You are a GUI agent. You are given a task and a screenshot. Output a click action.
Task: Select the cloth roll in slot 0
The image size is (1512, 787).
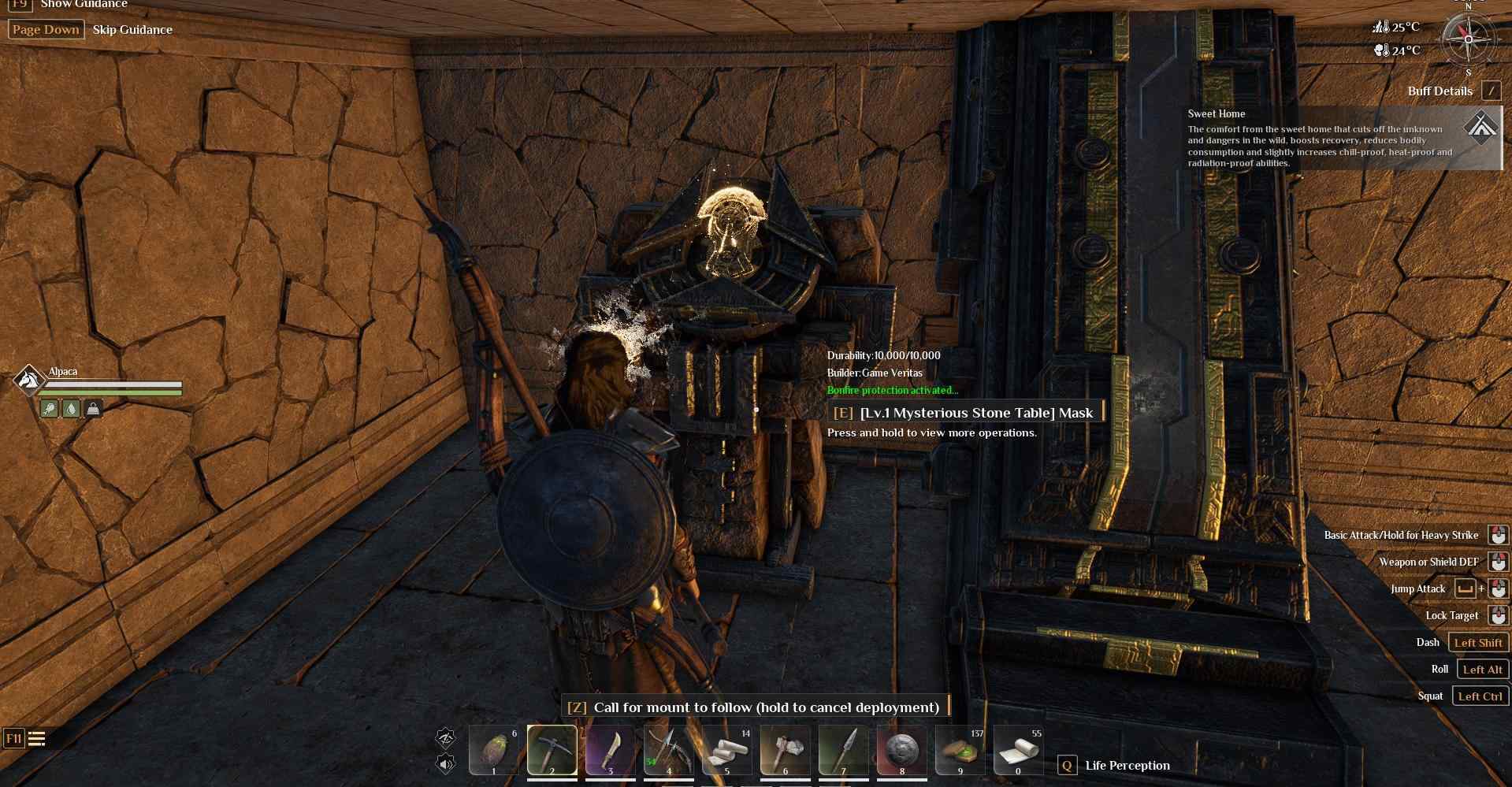(1018, 751)
